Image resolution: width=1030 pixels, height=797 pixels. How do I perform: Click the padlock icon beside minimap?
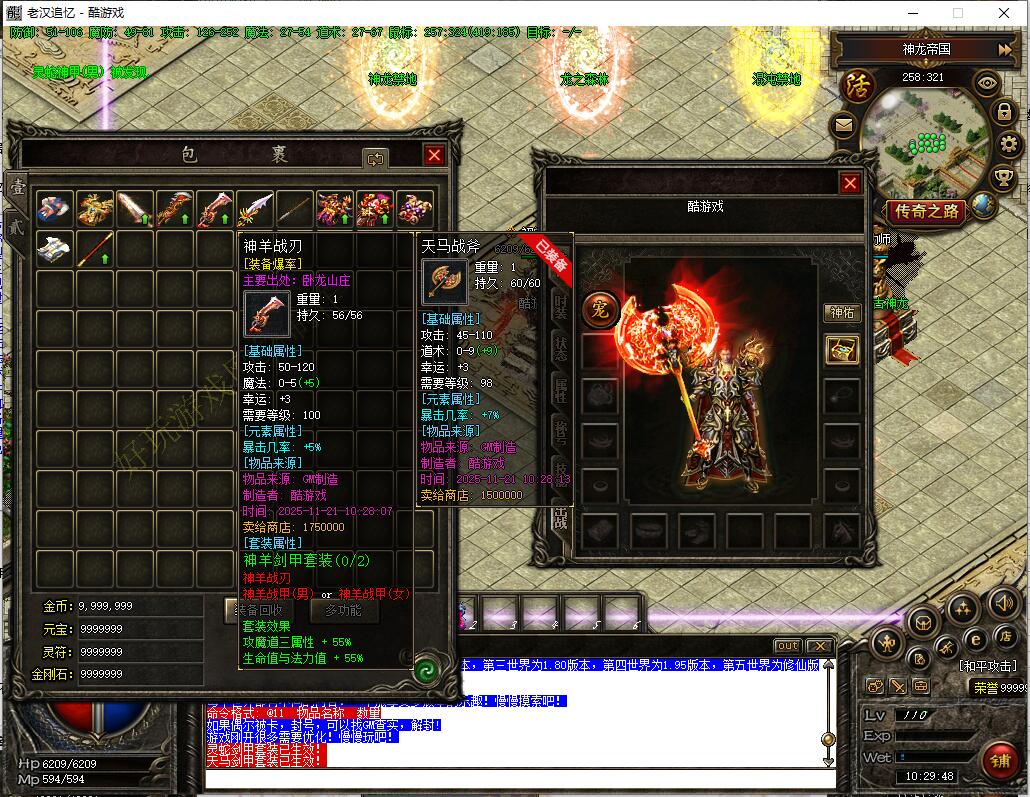pos(1004,113)
